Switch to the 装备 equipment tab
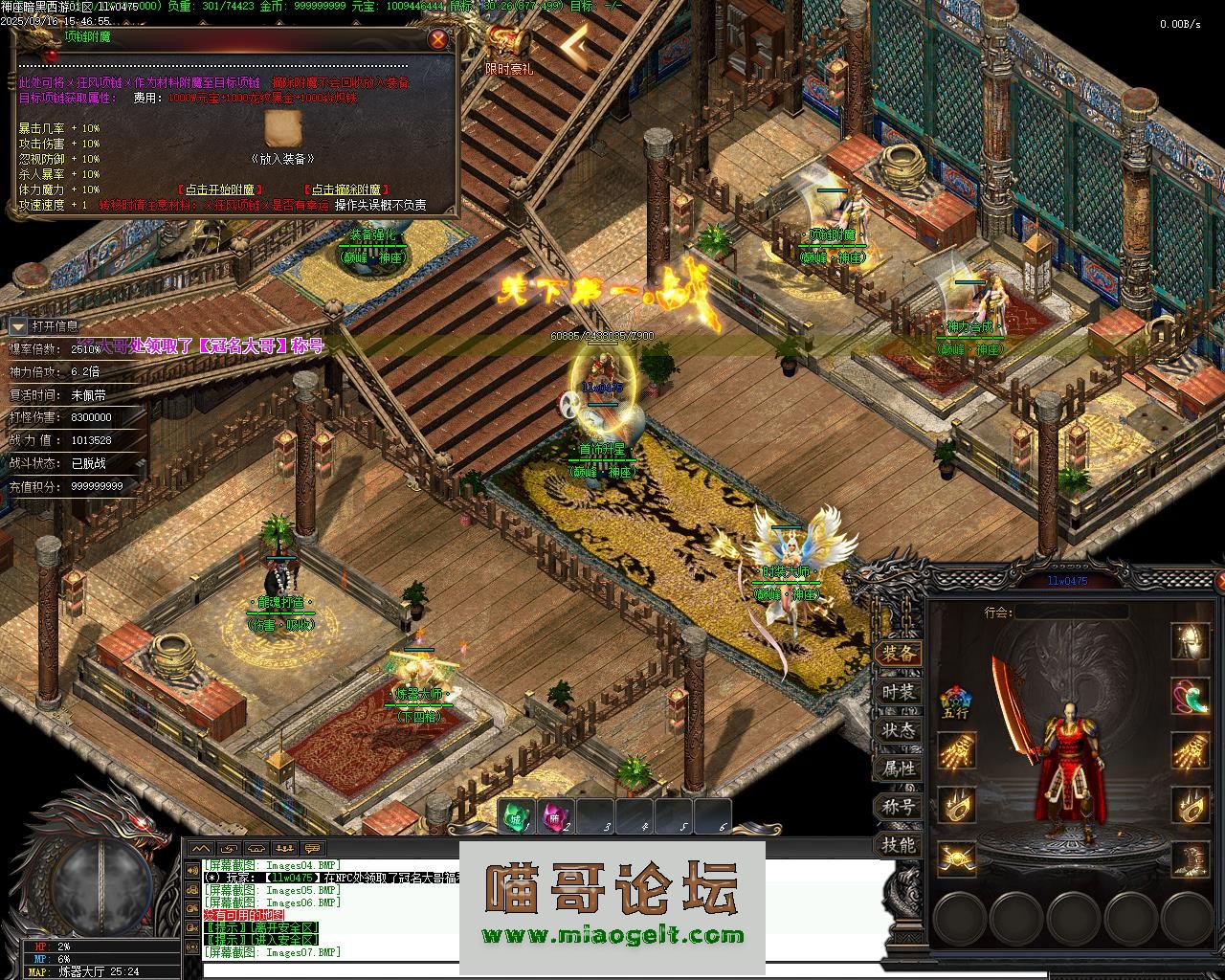 coord(898,654)
